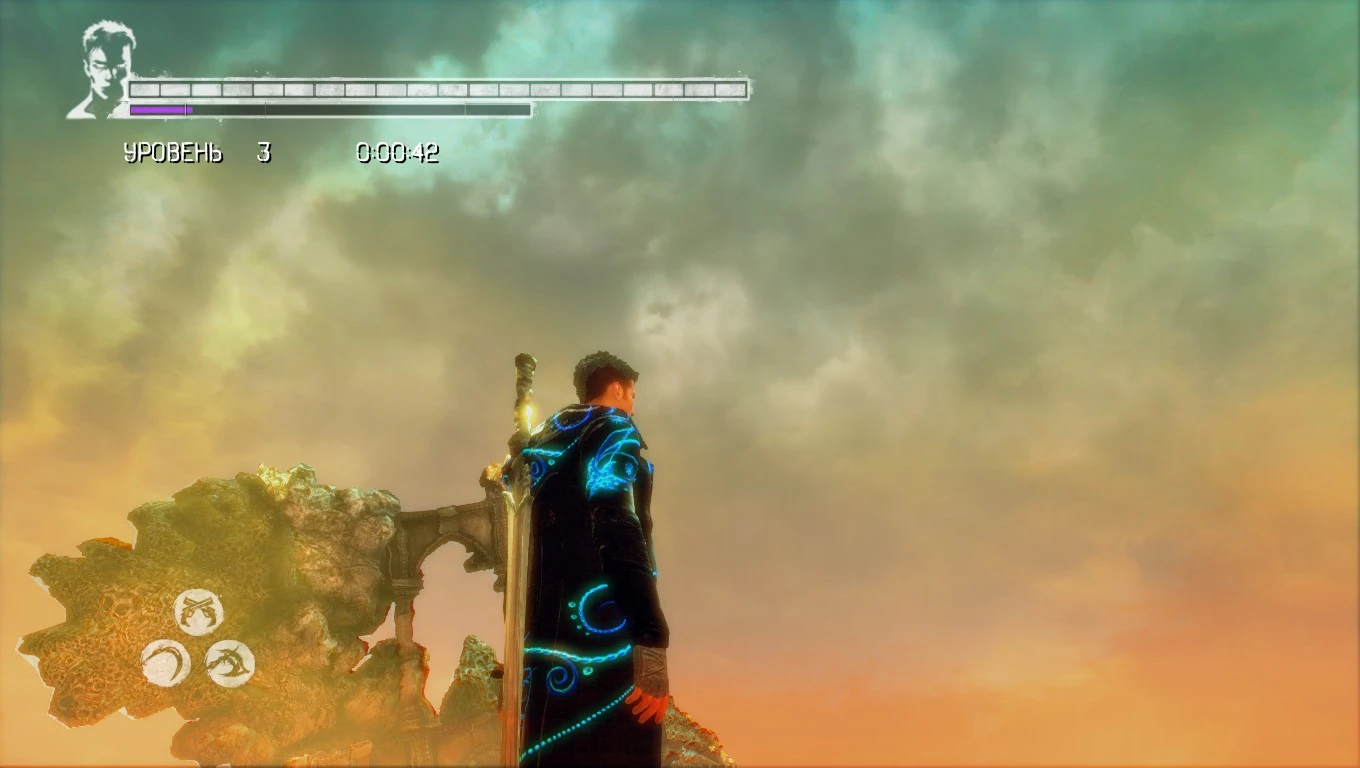
Task: Toggle the middle segment of the health bar
Action: (x=440, y=88)
